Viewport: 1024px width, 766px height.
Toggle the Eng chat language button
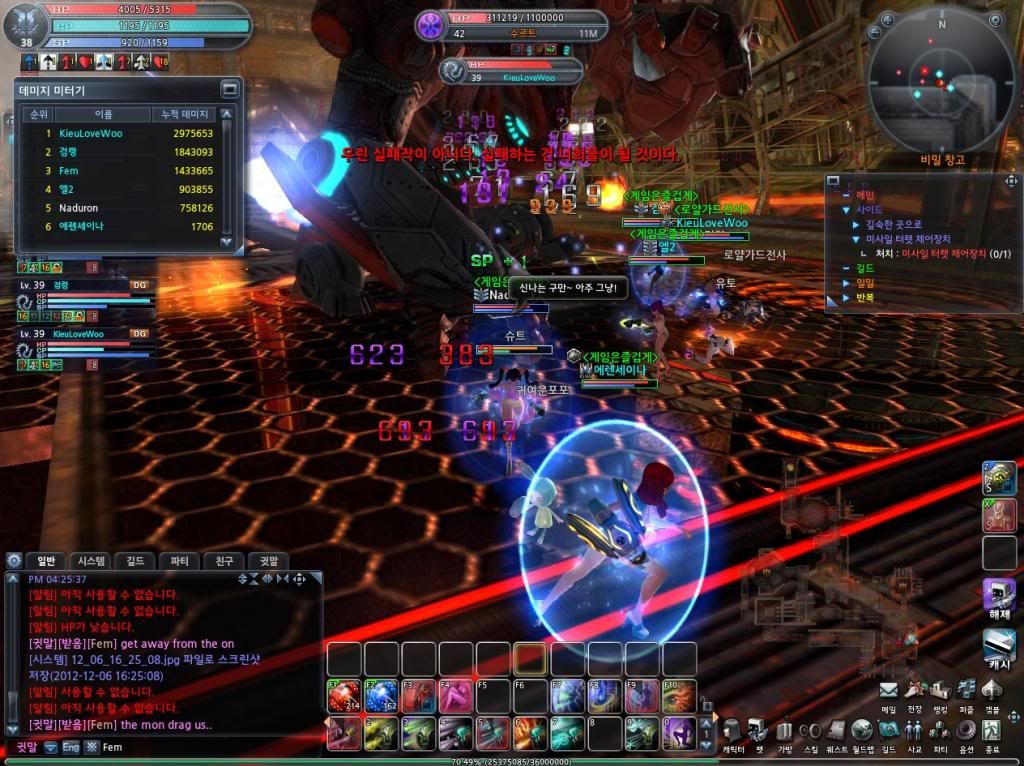(70, 747)
